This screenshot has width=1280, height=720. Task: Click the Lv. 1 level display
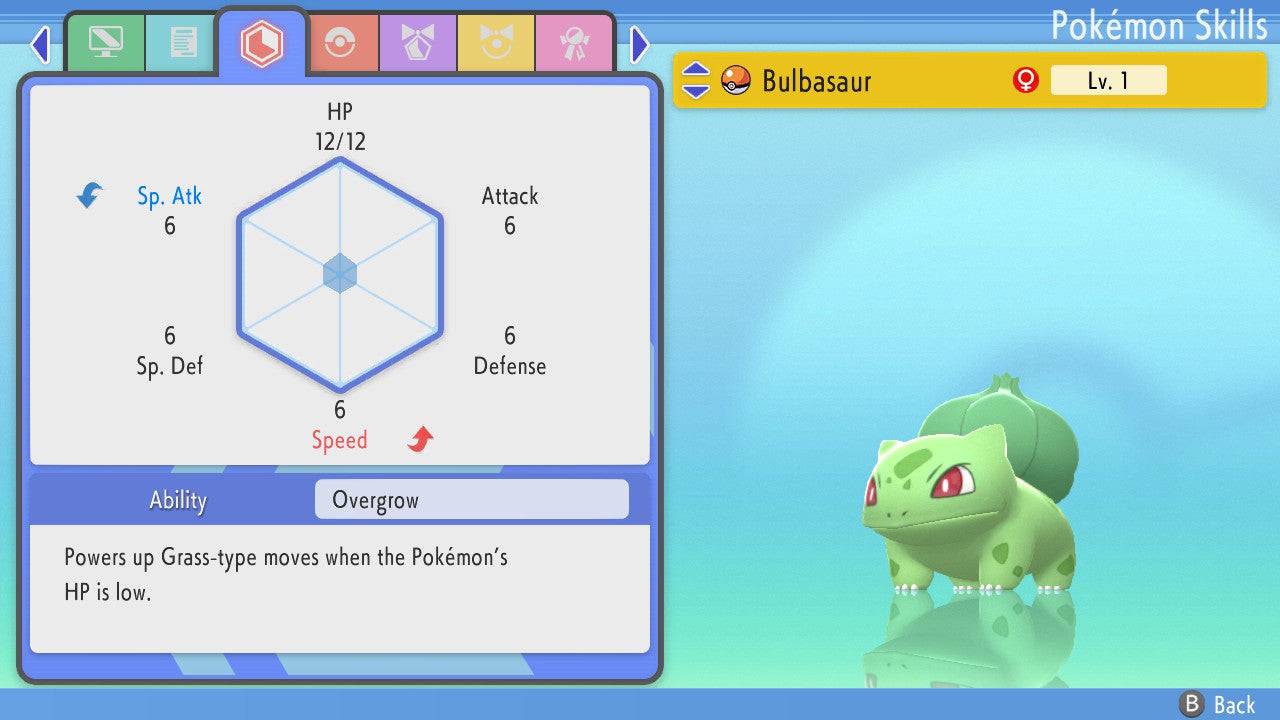1109,80
